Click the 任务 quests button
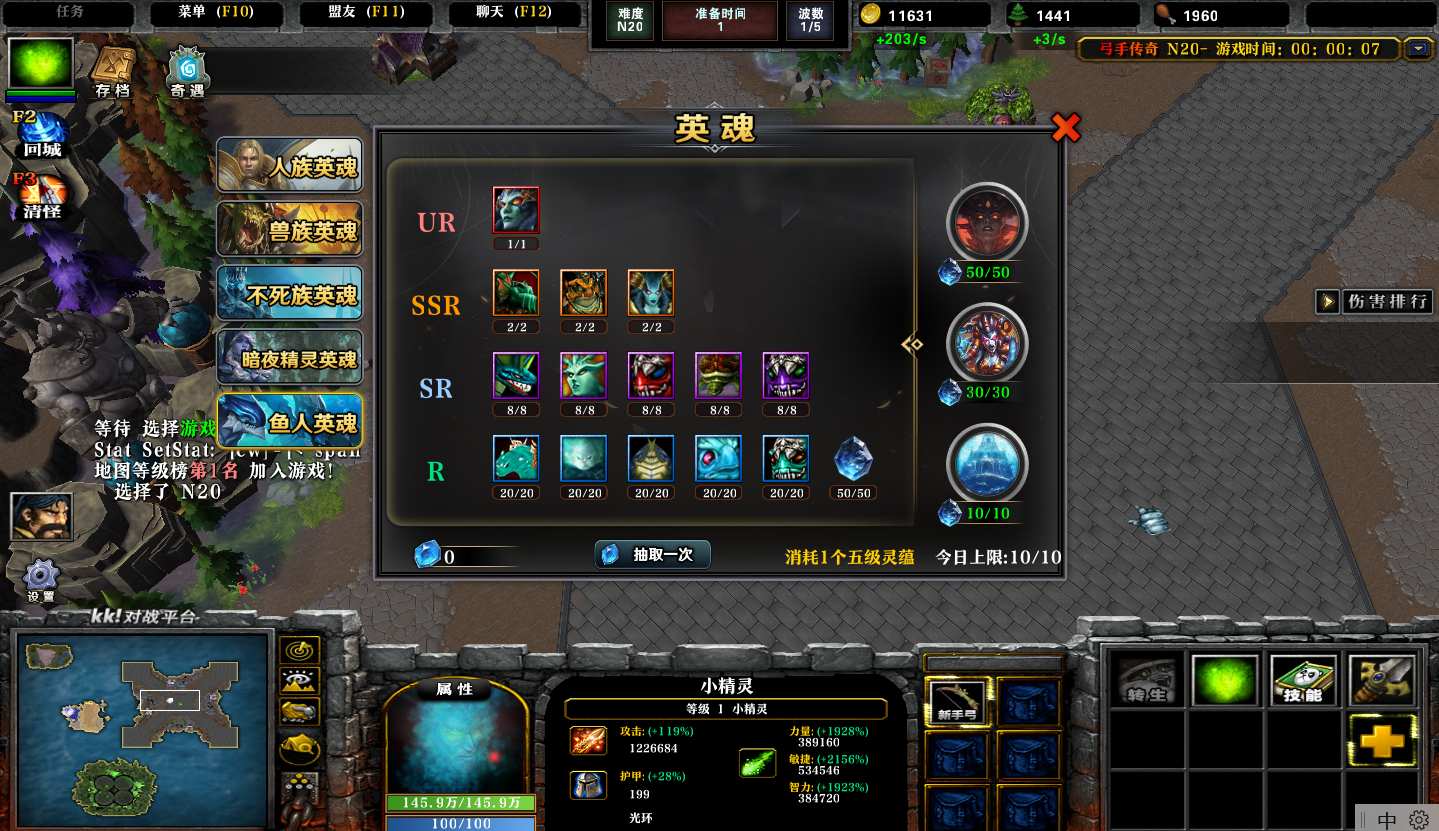 pos(69,14)
